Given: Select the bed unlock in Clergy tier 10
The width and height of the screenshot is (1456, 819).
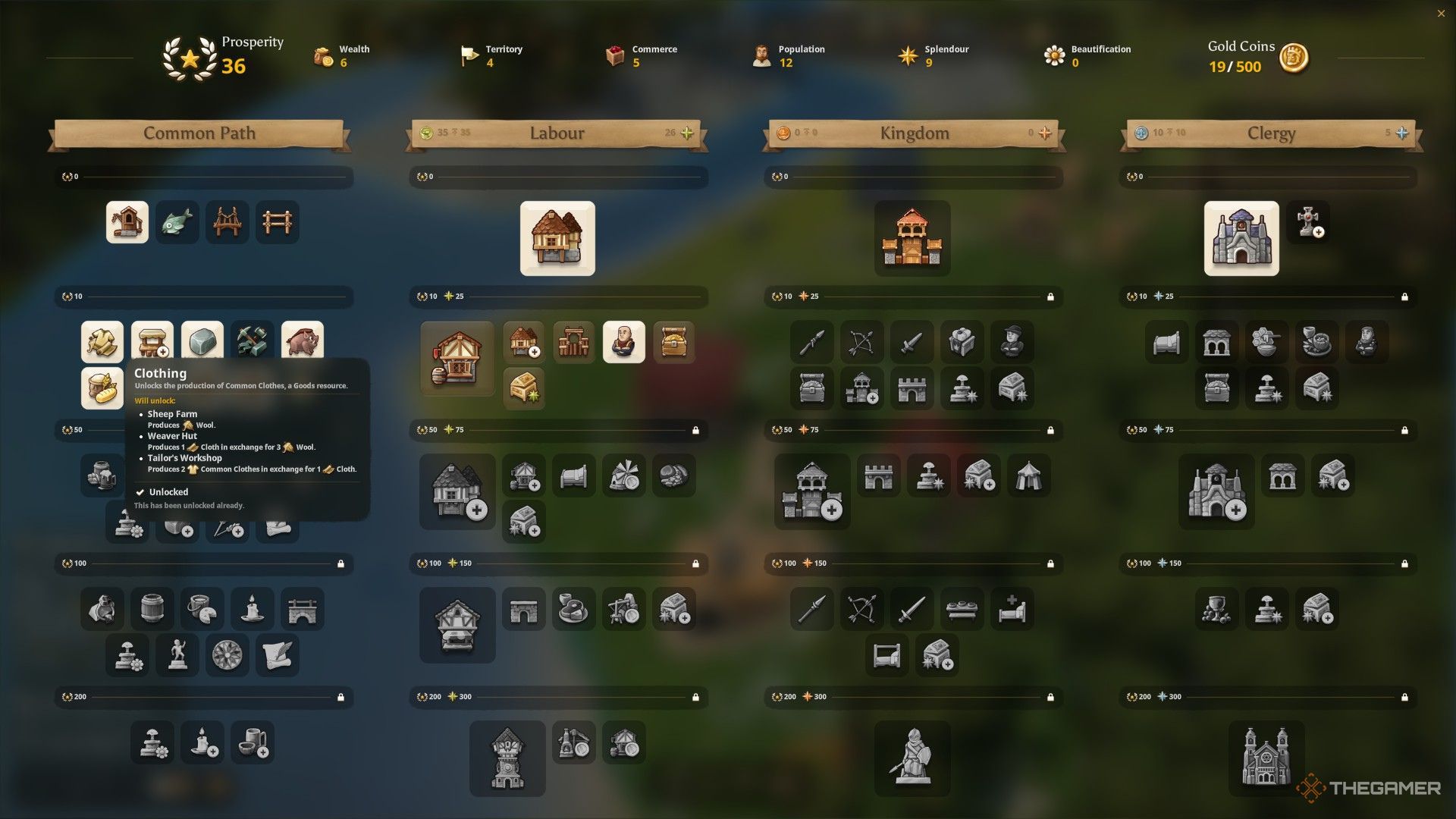Looking at the screenshot, I should click(x=1166, y=342).
